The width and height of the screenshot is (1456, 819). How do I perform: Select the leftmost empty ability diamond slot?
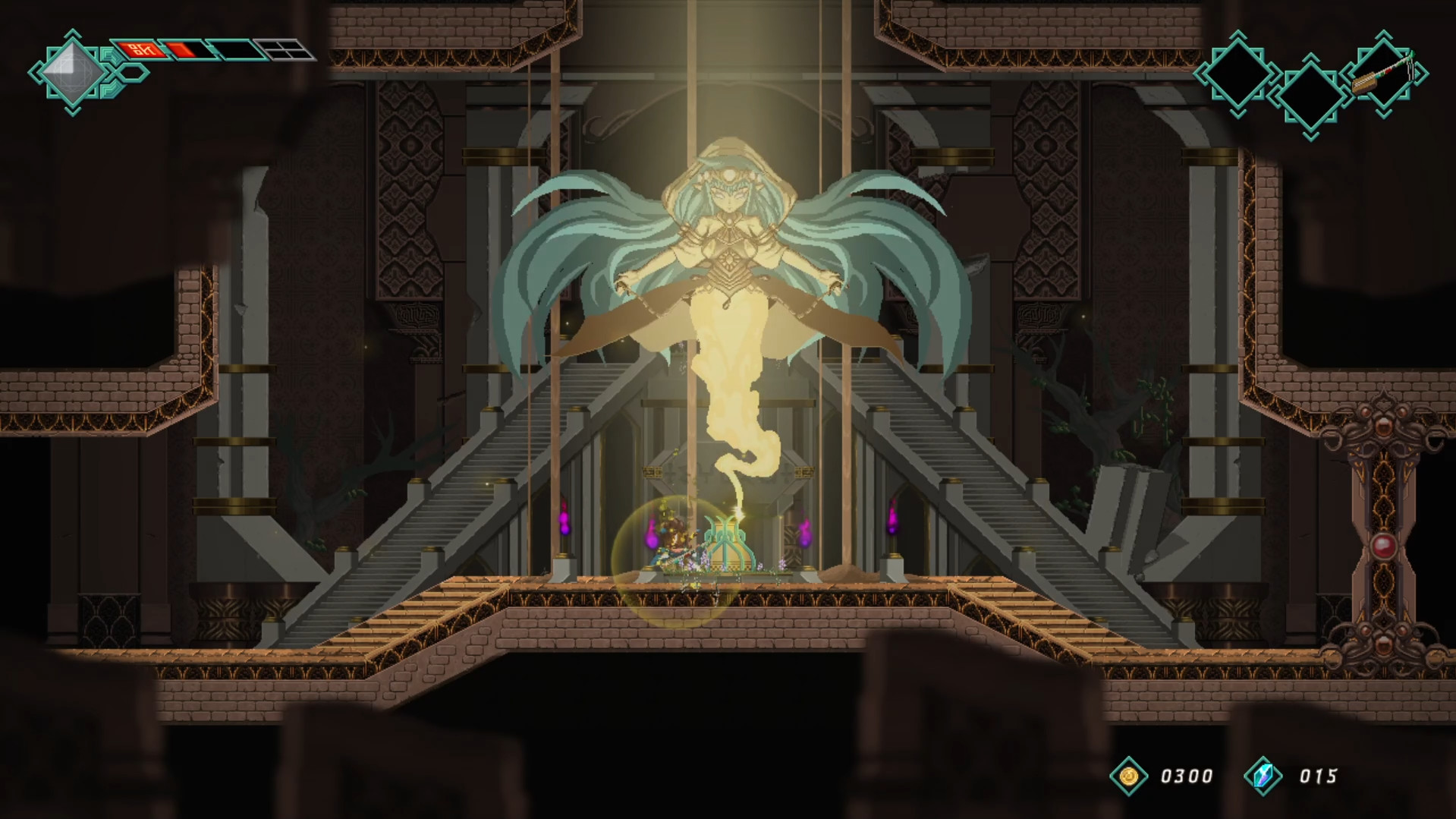click(1238, 74)
